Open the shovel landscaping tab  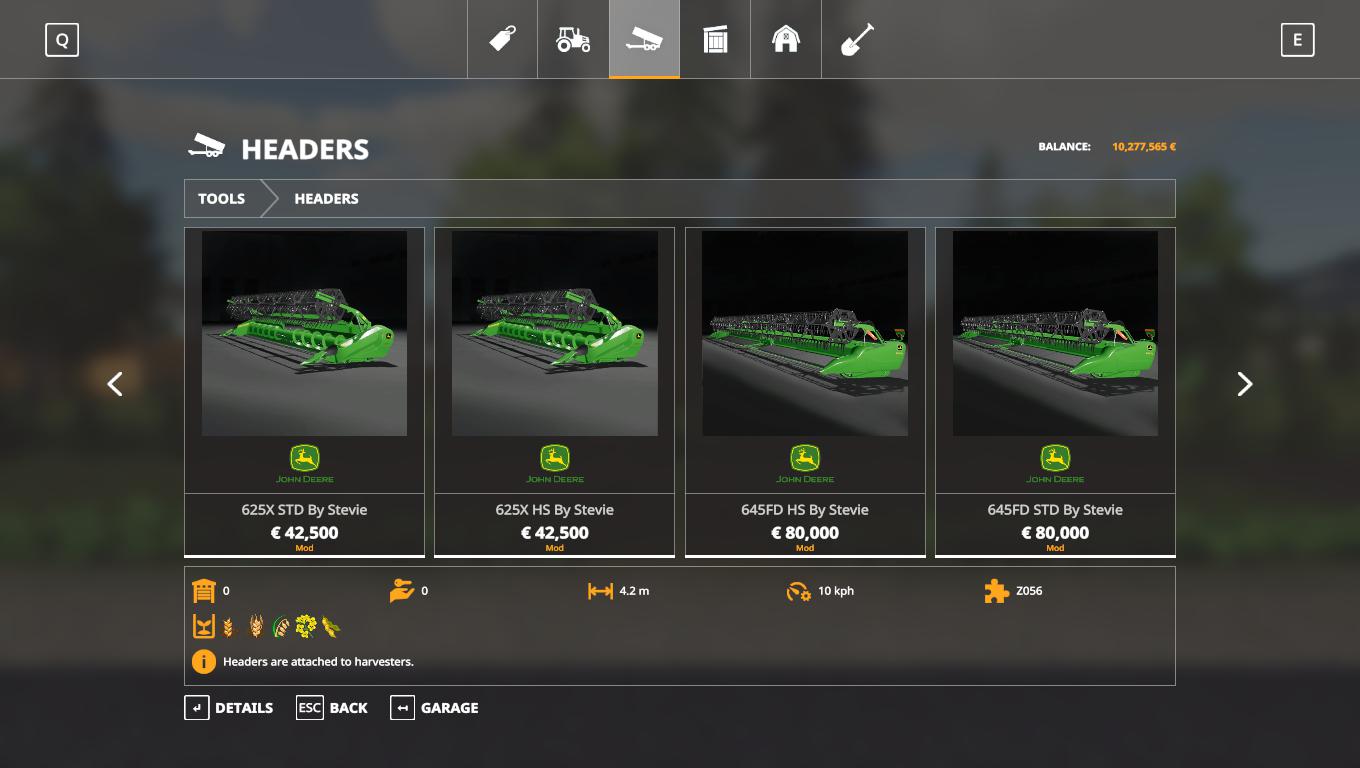coord(857,39)
